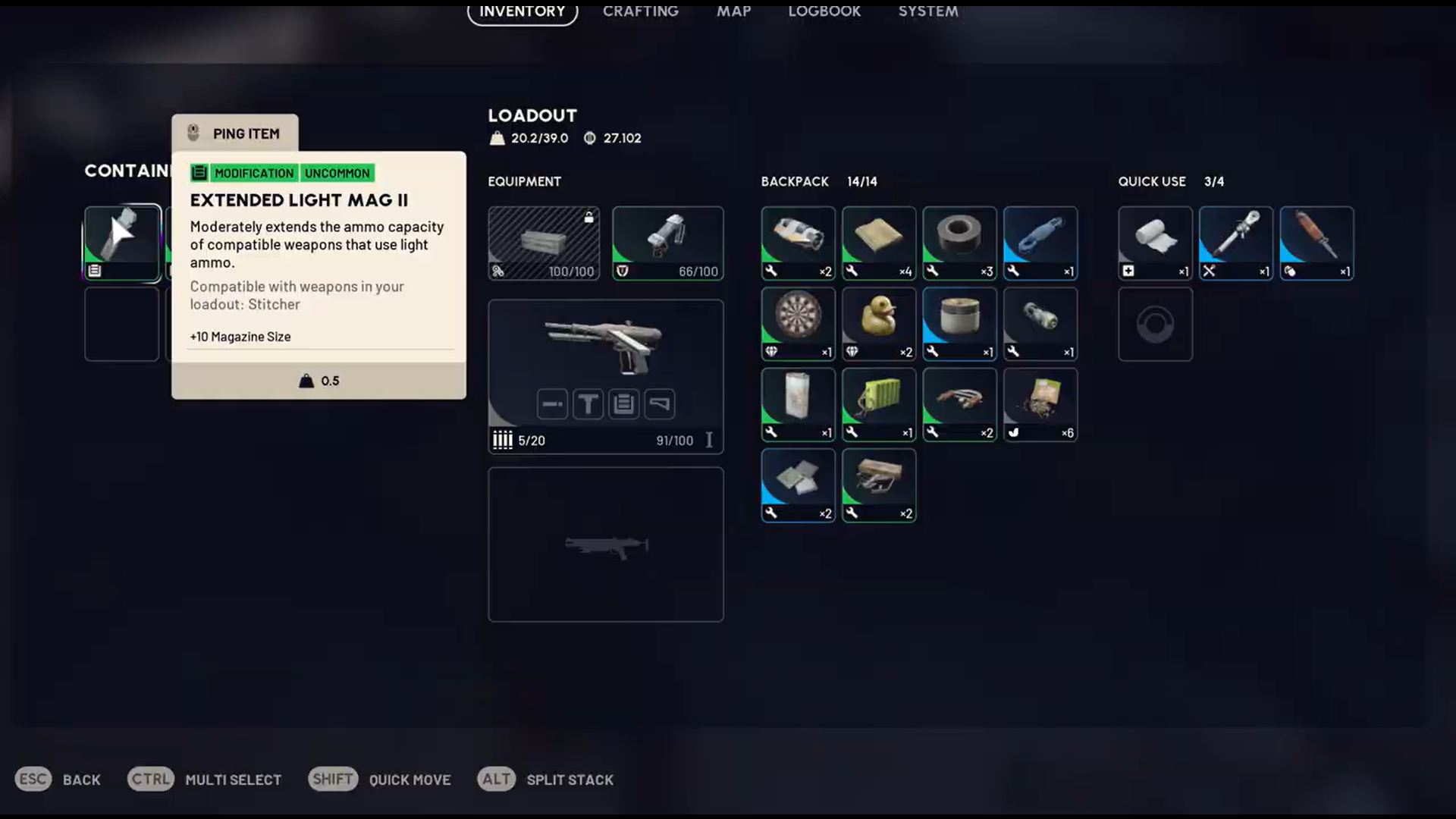Select the locked augment slot 100/100
Image resolution: width=1456 pixels, height=819 pixels.
click(544, 243)
